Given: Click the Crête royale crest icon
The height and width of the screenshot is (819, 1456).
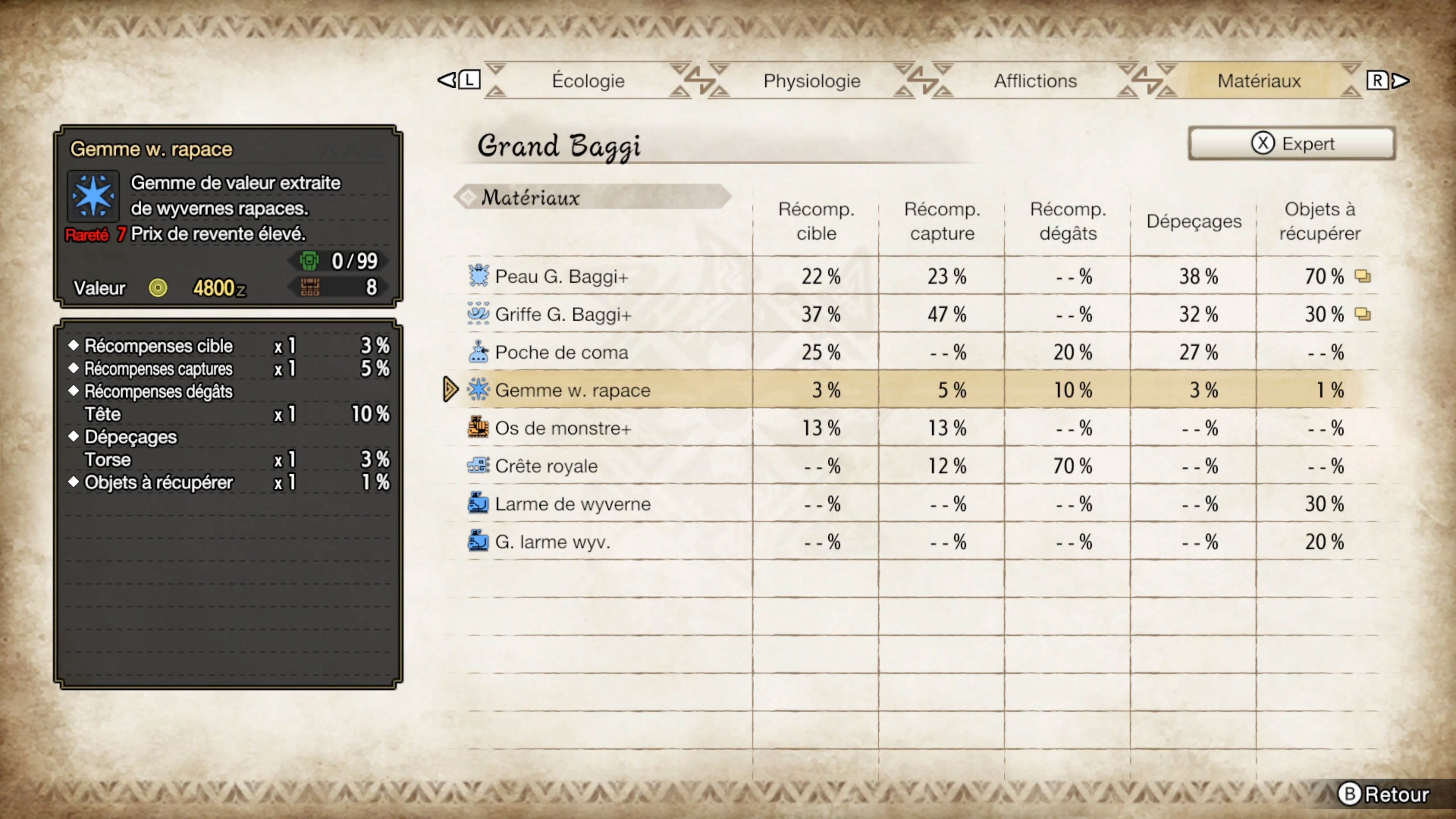Looking at the screenshot, I should tap(478, 466).
